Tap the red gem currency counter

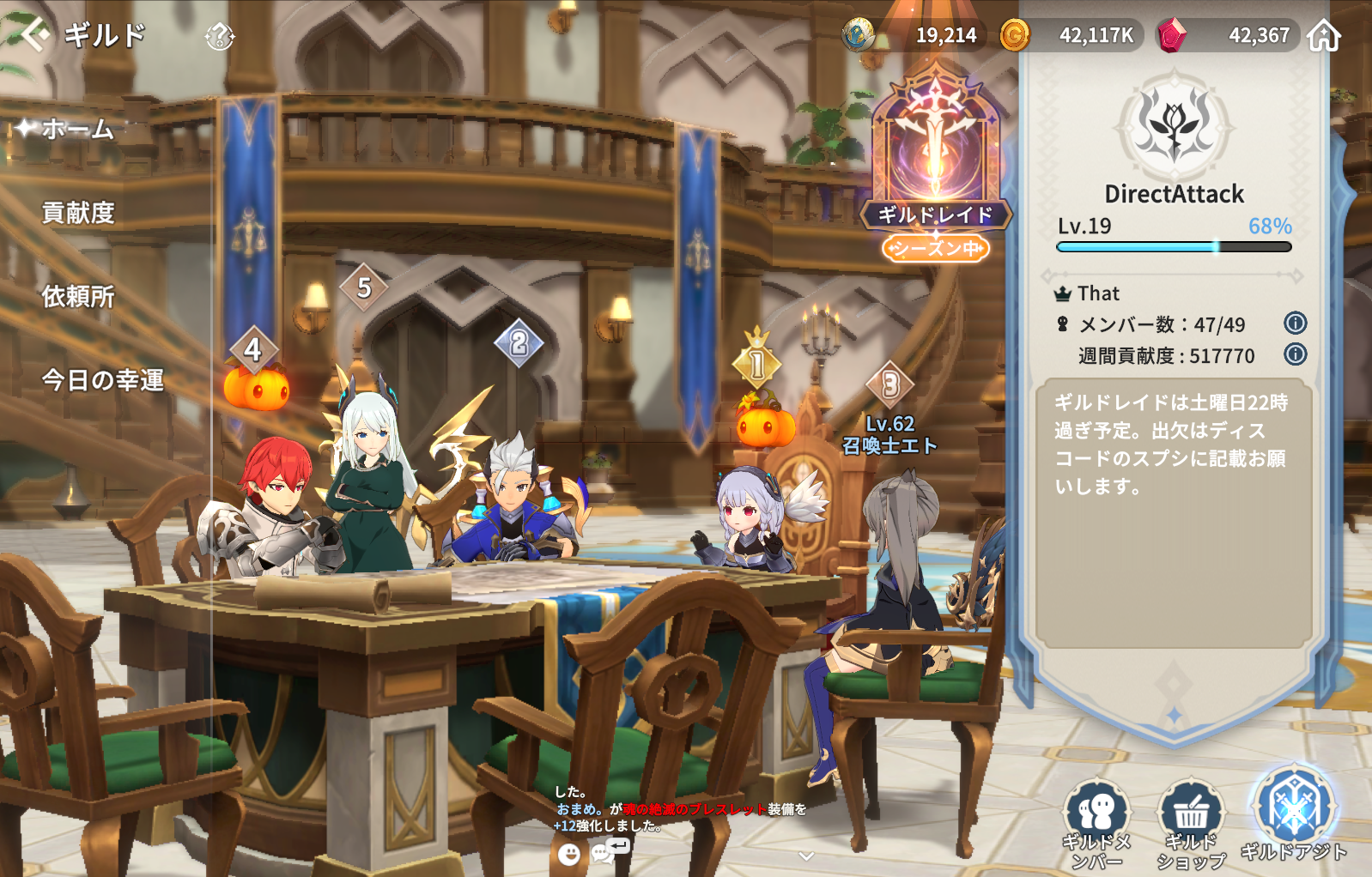point(1224,36)
